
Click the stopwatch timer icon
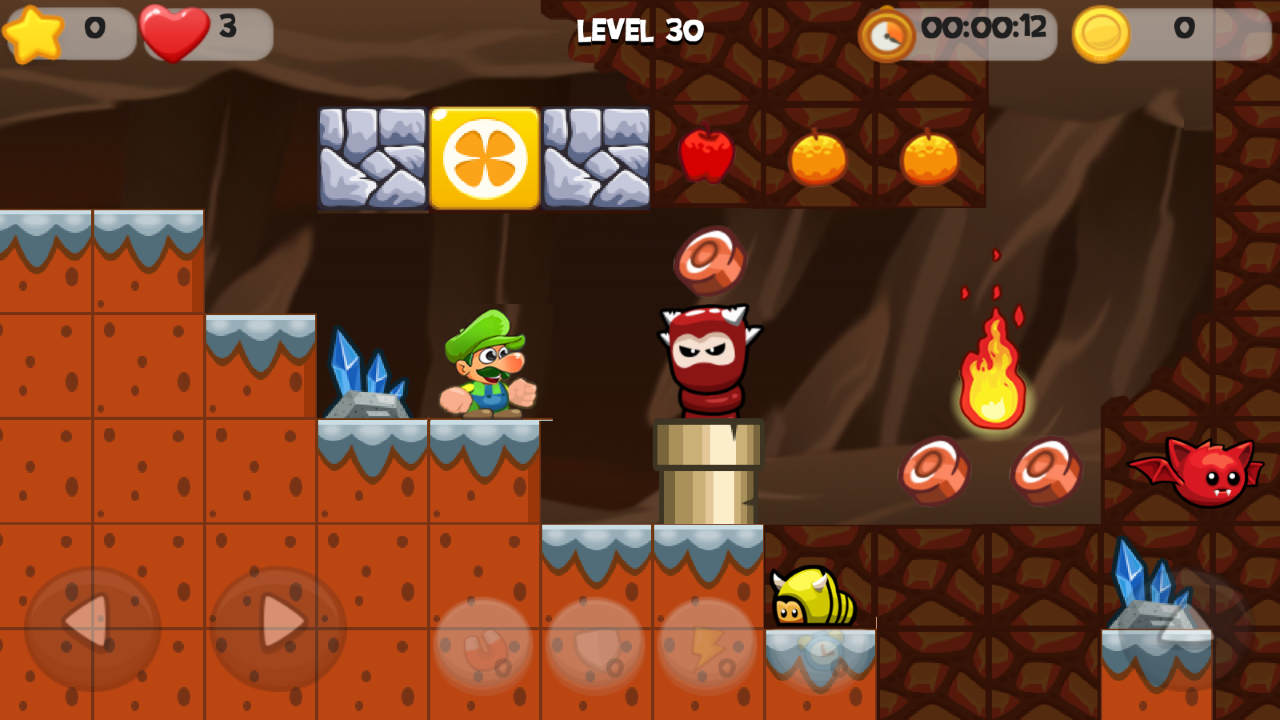pyautogui.click(x=885, y=33)
